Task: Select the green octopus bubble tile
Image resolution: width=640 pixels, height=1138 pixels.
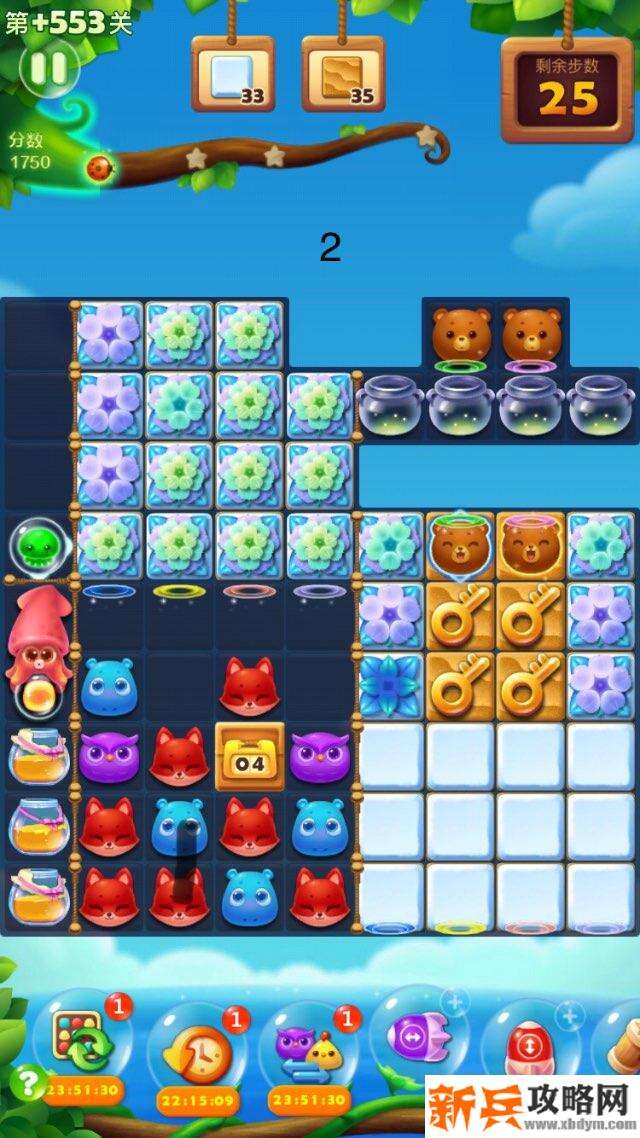Action: pyautogui.click(x=36, y=545)
